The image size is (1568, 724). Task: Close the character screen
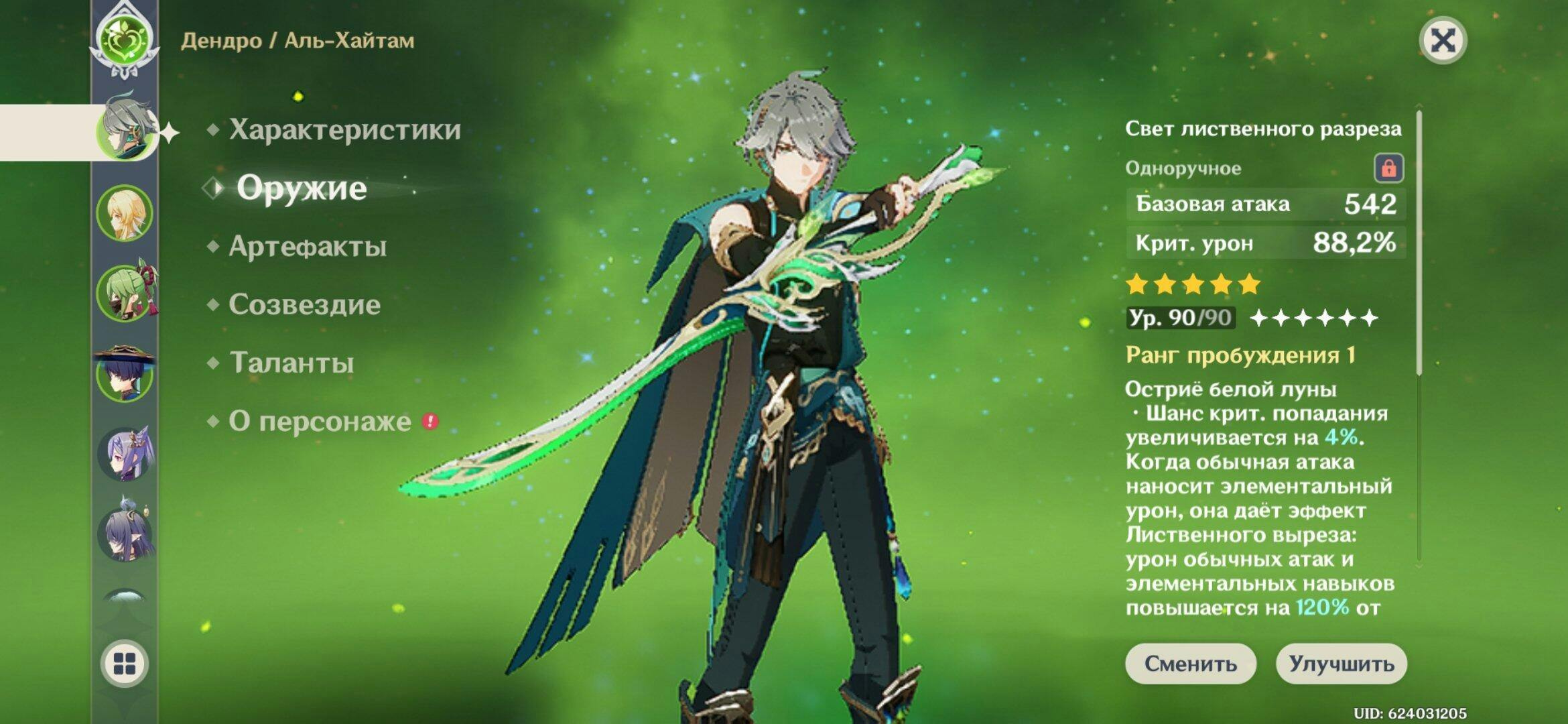[x=1443, y=41]
